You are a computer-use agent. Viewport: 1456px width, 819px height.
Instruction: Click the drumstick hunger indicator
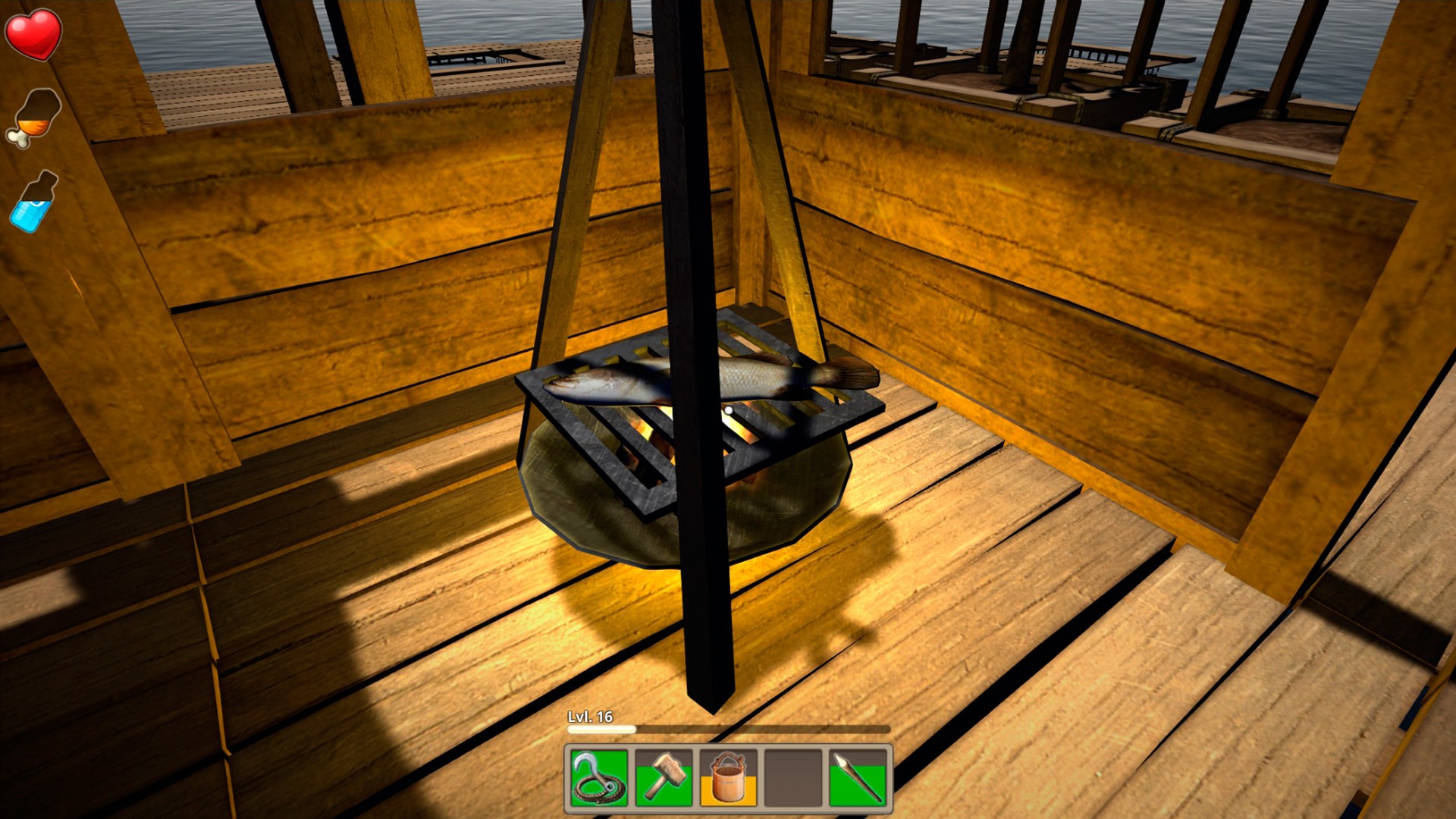[x=34, y=115]
